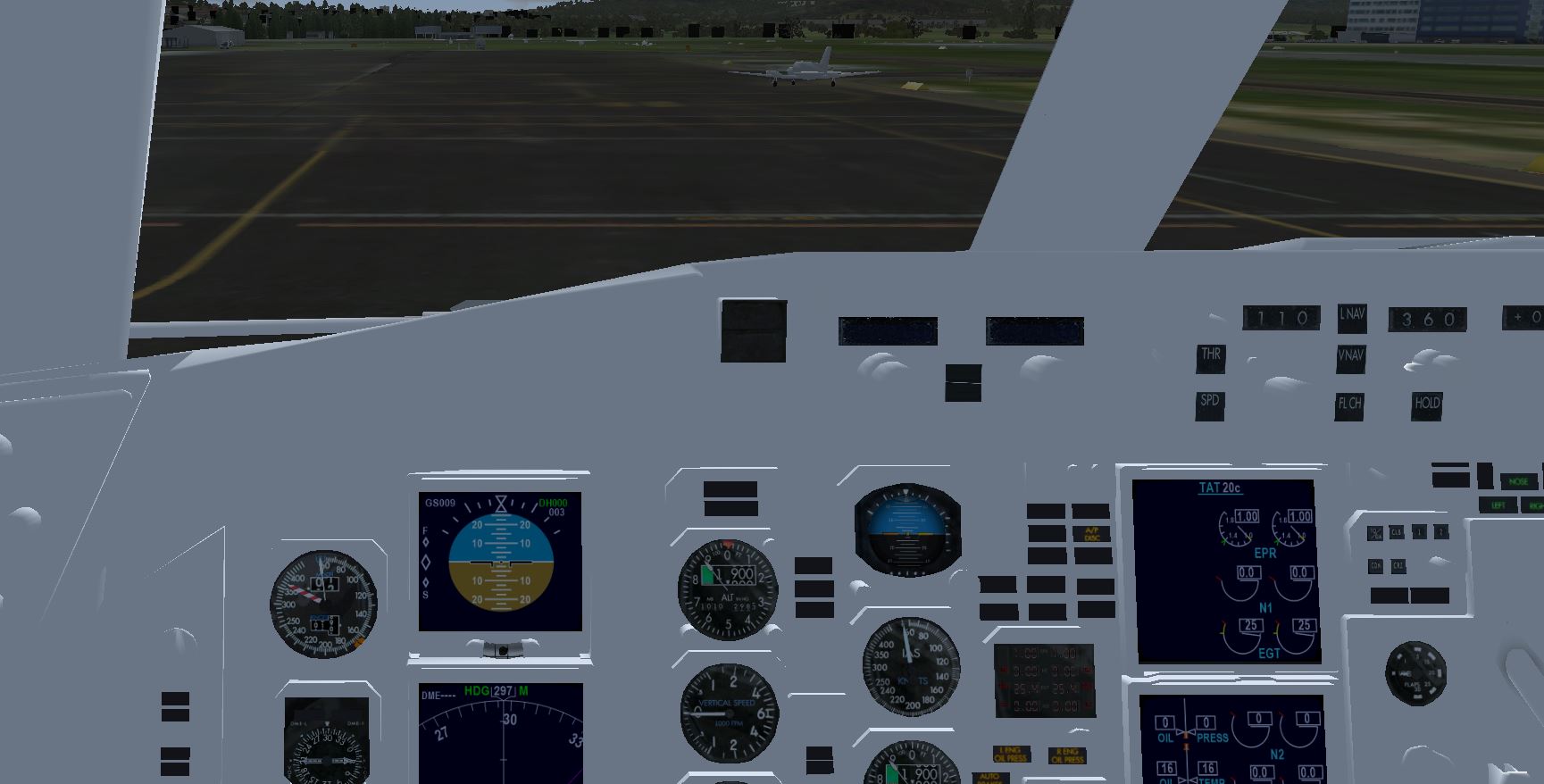Engage the heading HOLD button
This screenshot has width=1544, height=784.
tap(1427, 405)
